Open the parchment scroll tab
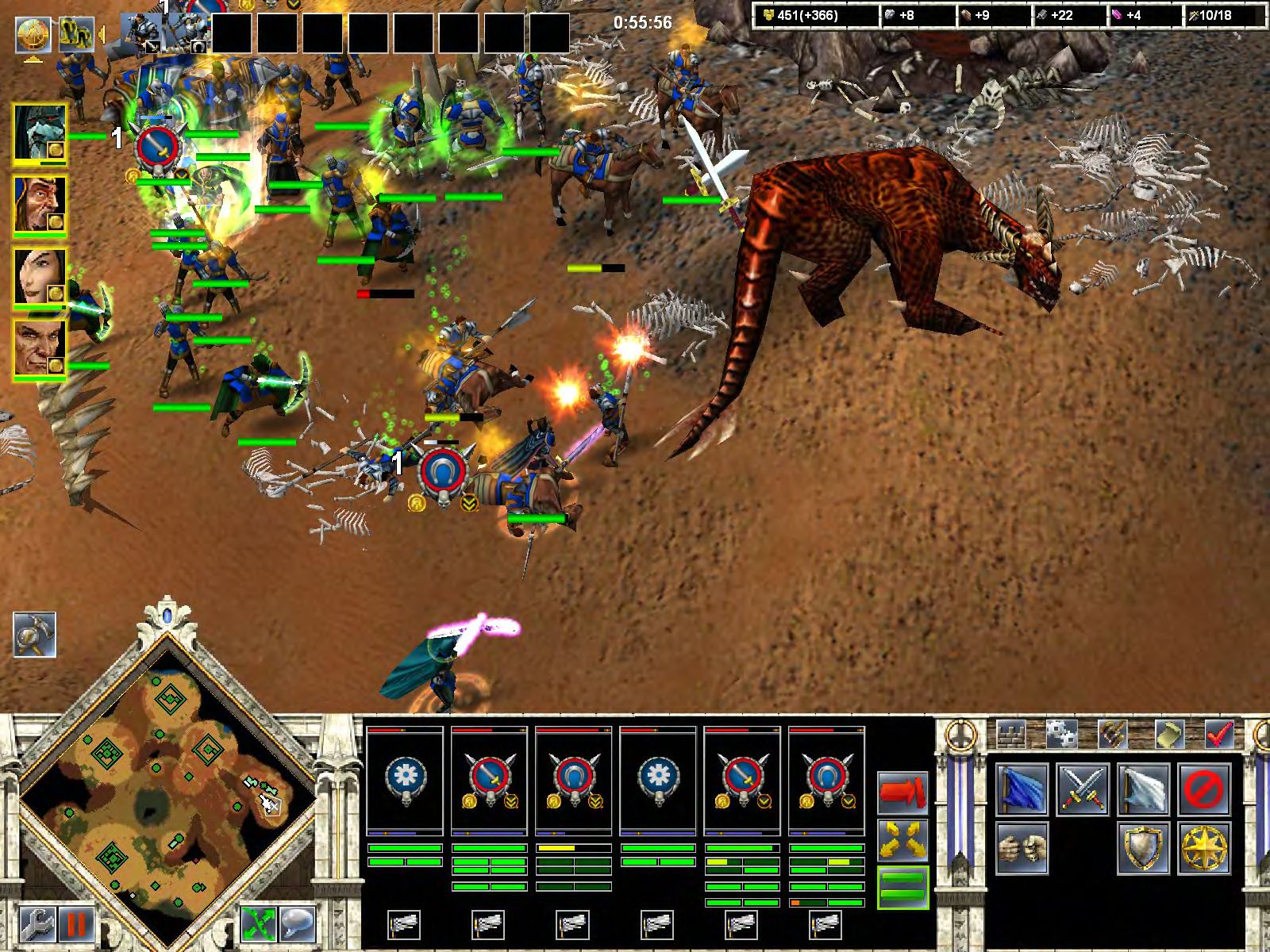Screen dimensions: 1270x952 1168,735
